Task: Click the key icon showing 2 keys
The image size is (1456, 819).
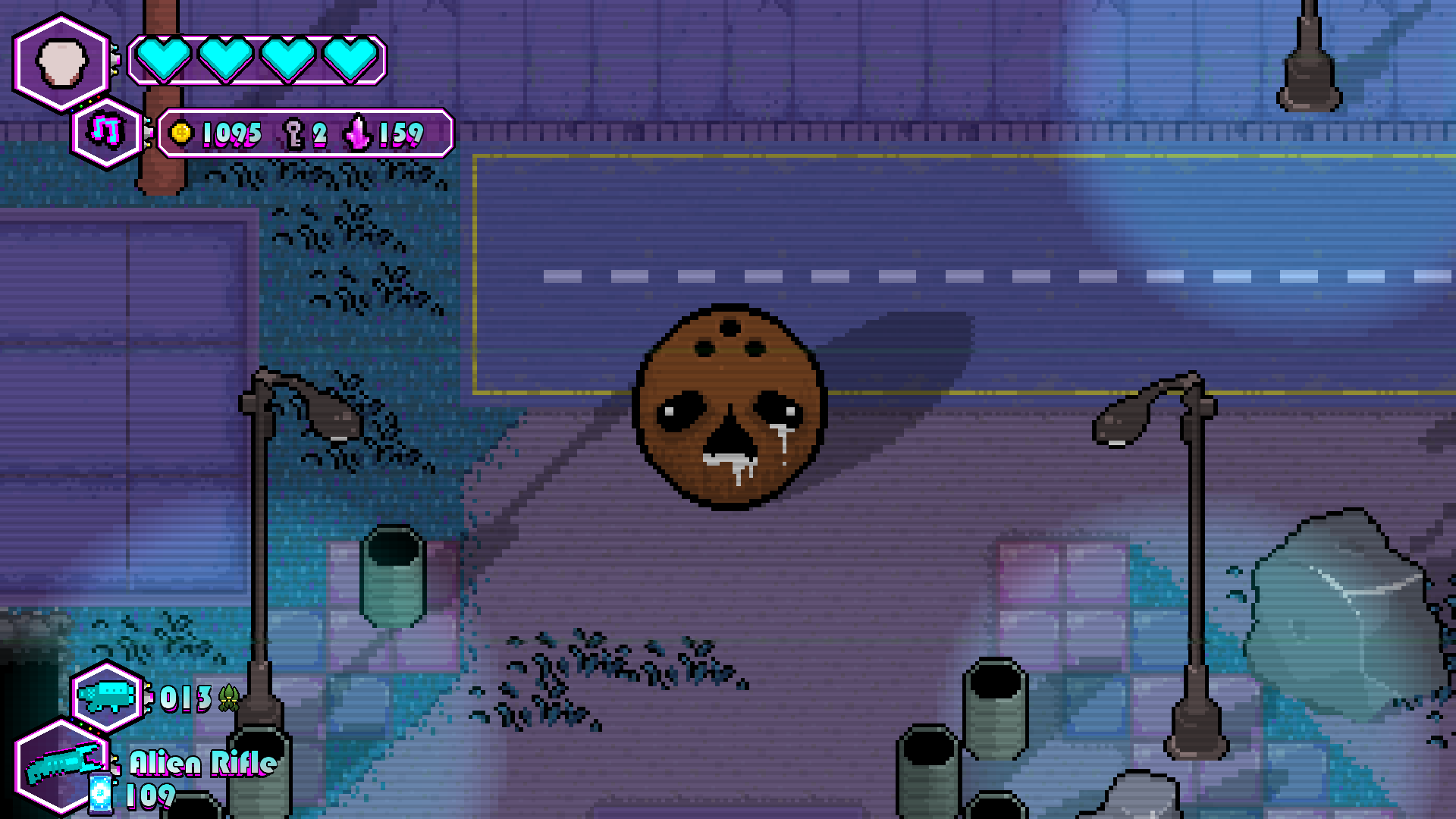Action: 292,134
